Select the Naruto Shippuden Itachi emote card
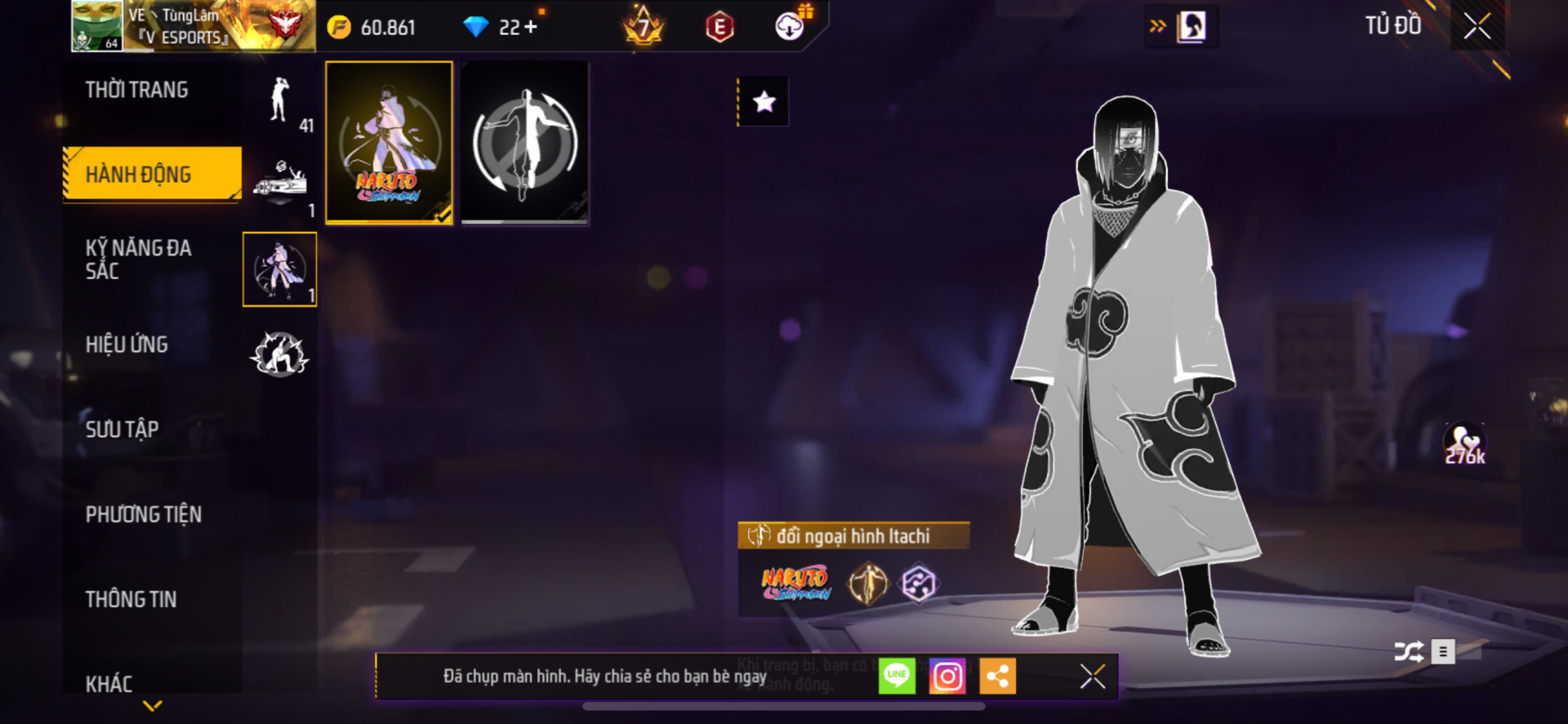Screen dimensions: 1568x724 (390, 142)
